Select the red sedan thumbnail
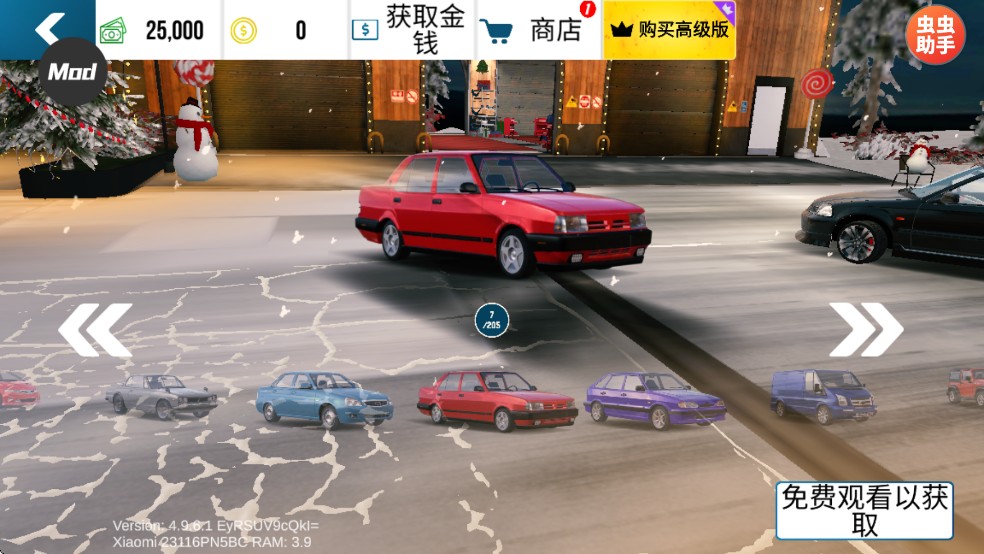Image resolution: width=984 pixels, height=554 pixels. click(497, 400)
